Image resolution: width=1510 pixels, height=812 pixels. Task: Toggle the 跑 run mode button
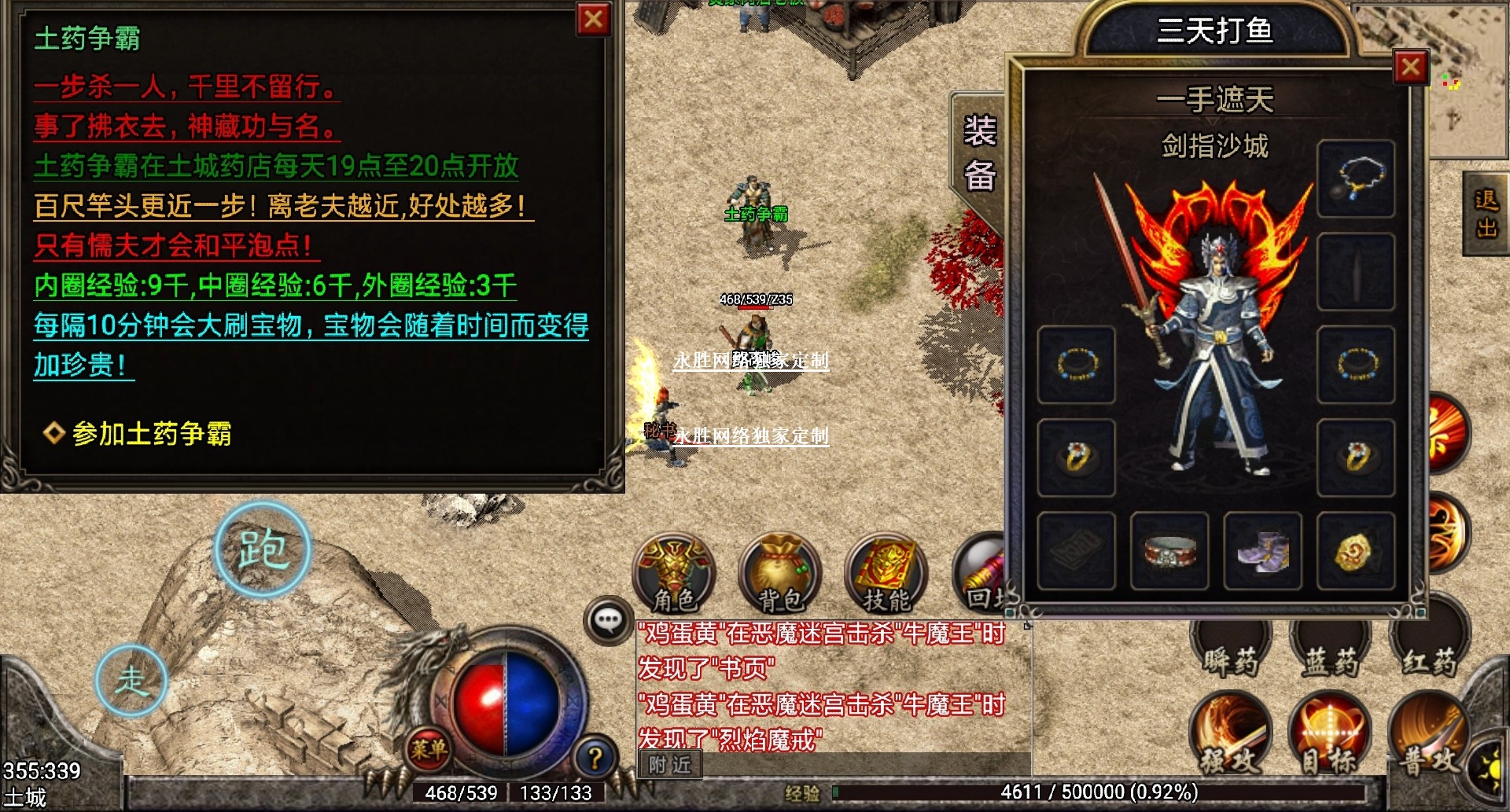click(263, 549)
